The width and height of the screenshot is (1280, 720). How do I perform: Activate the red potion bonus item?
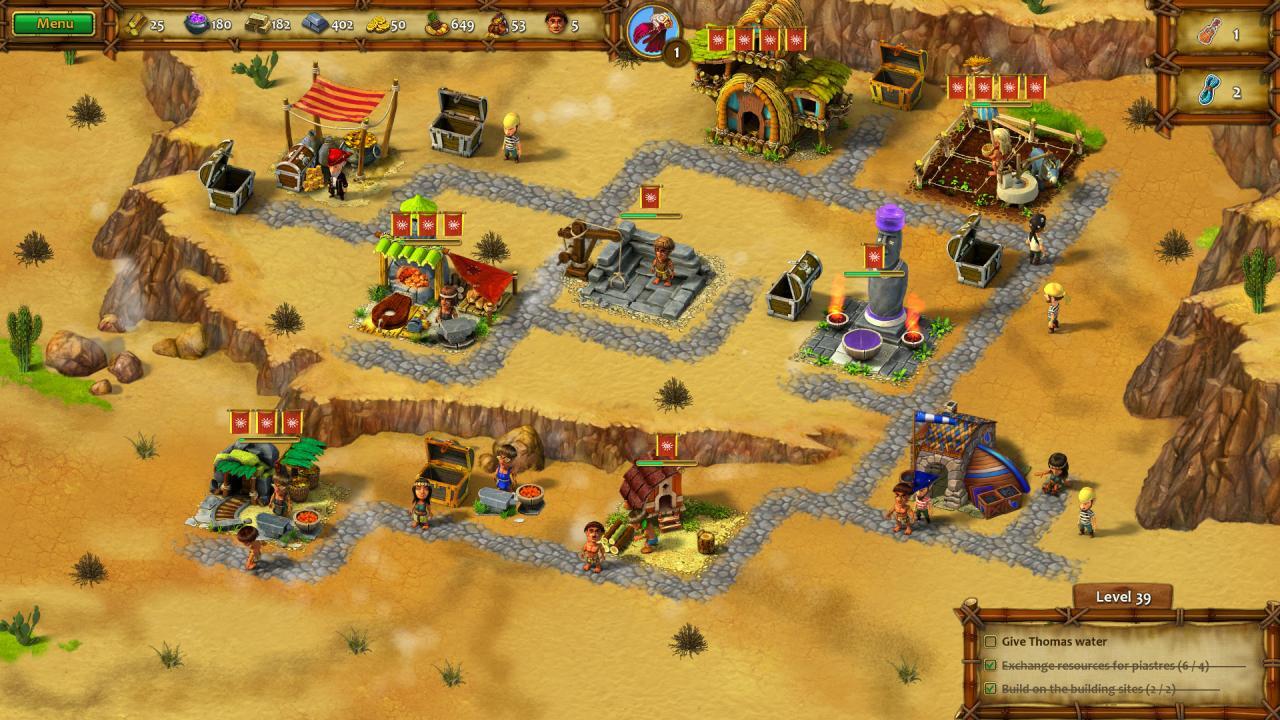[x=1208, y=31]
